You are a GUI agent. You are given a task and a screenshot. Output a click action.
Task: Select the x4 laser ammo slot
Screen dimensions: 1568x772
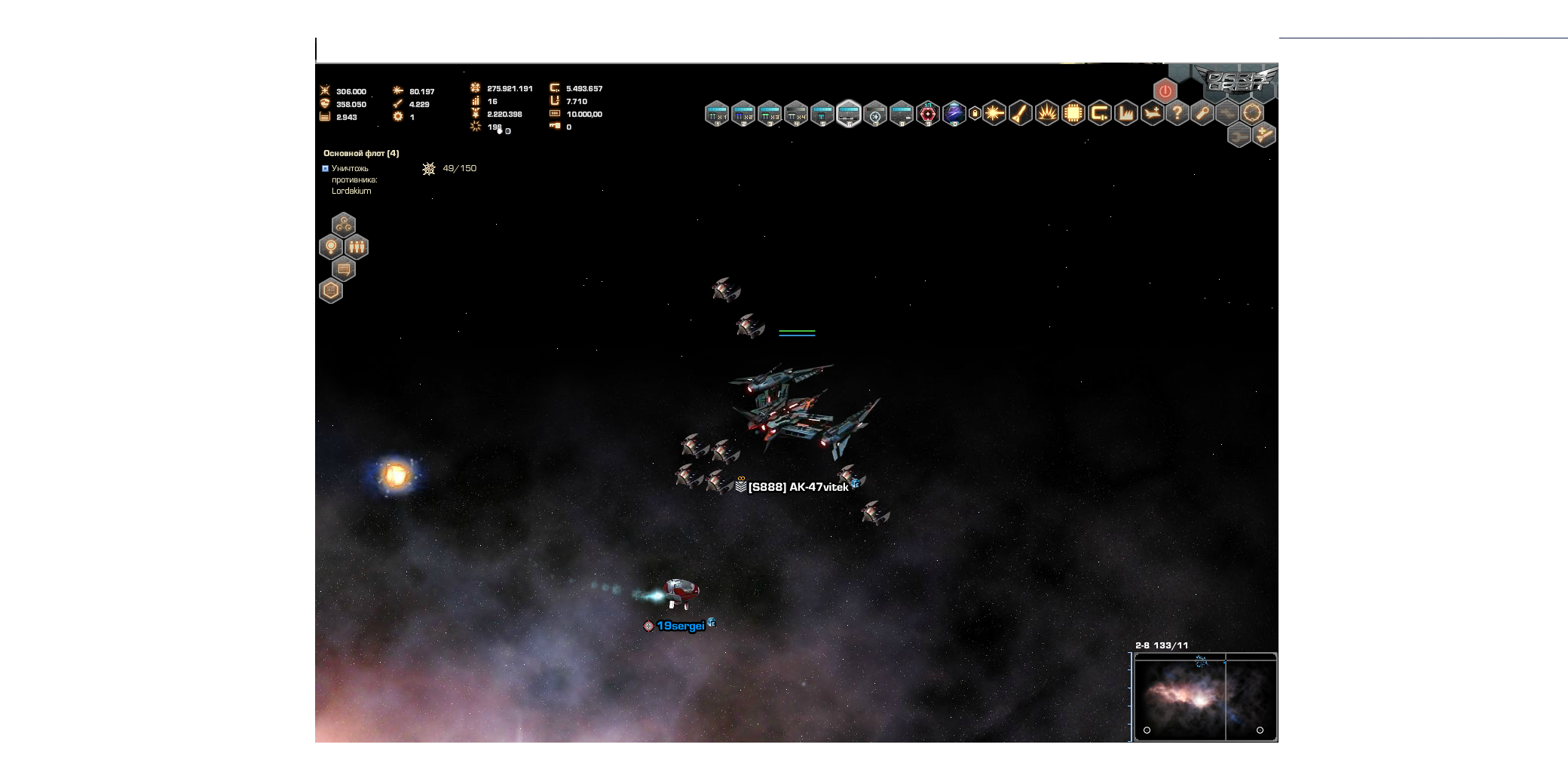(x=796, y=114)
